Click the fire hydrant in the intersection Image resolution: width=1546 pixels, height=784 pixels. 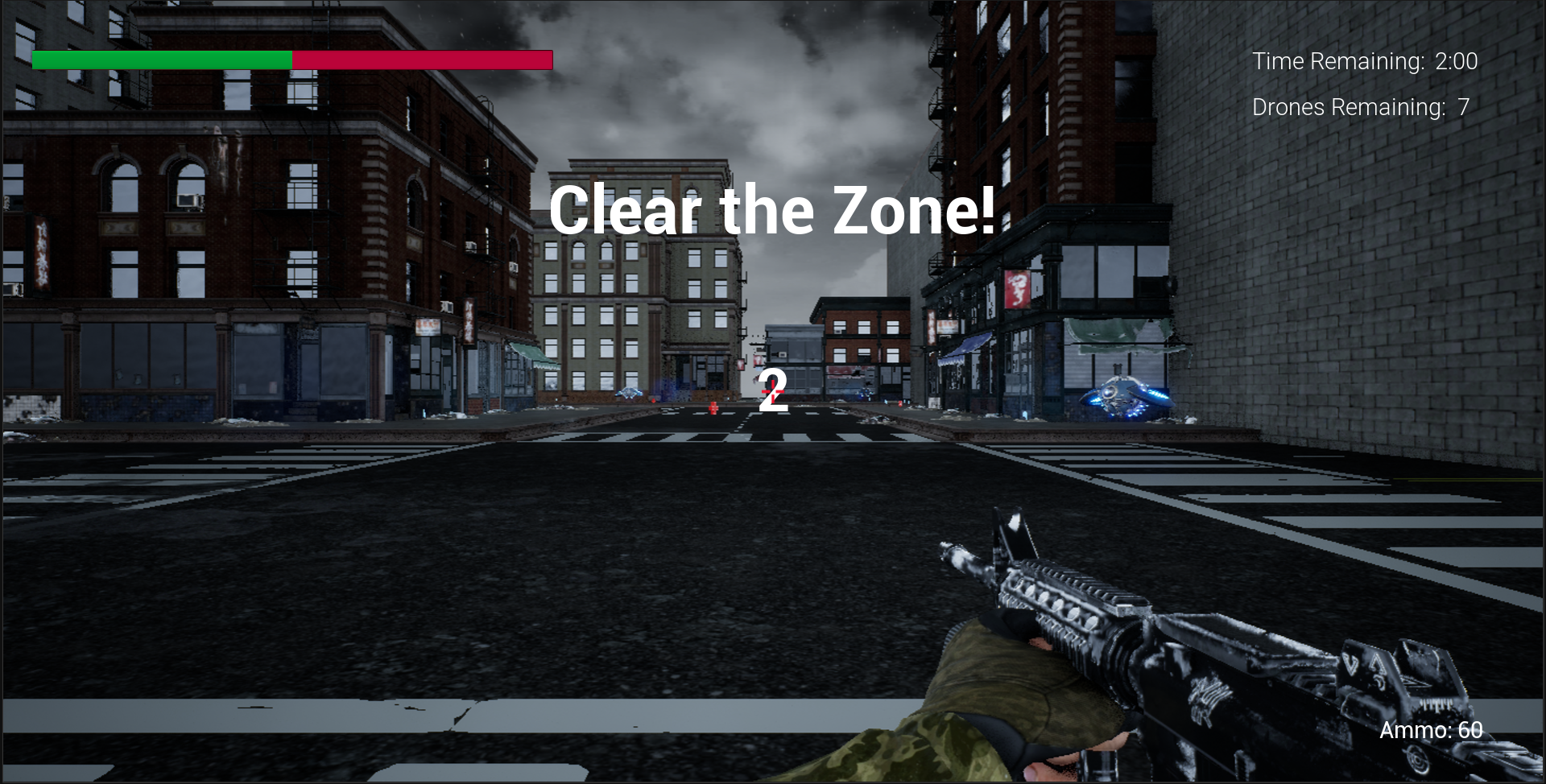click(x=713, y=409)
